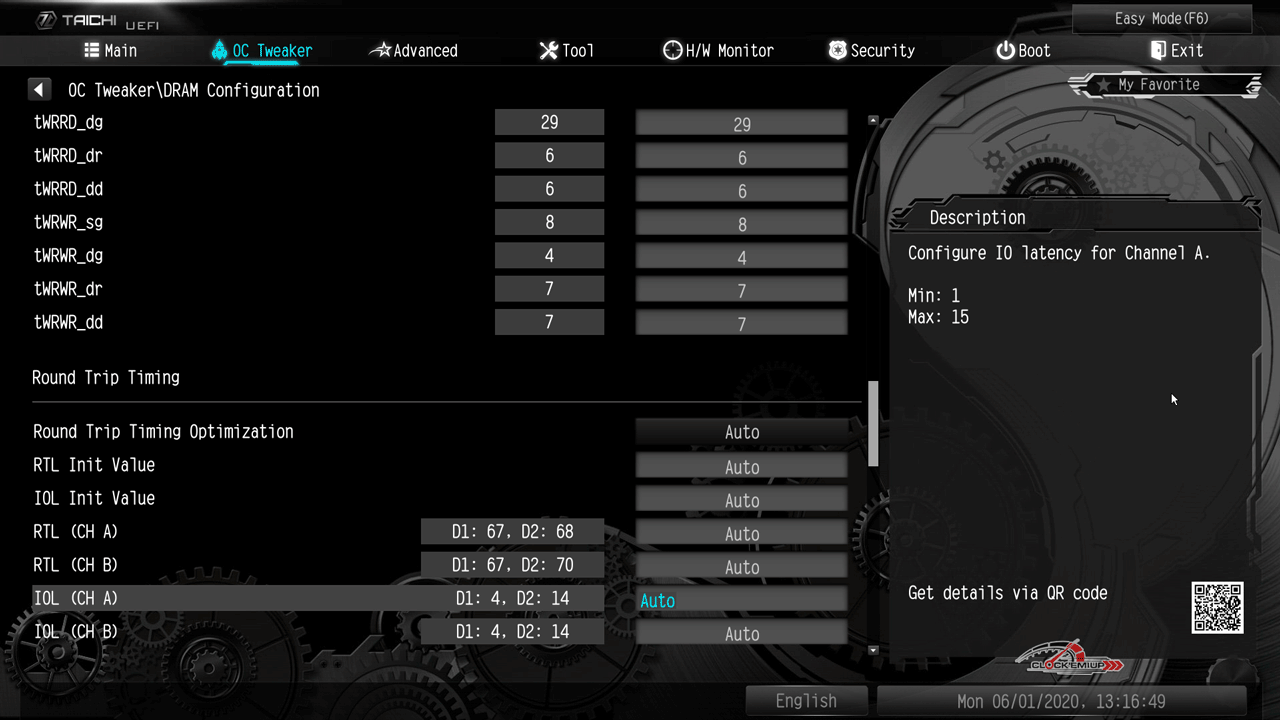Switch to Easy Mode
Screen dimensions: 1280x720
point(1161,19)
